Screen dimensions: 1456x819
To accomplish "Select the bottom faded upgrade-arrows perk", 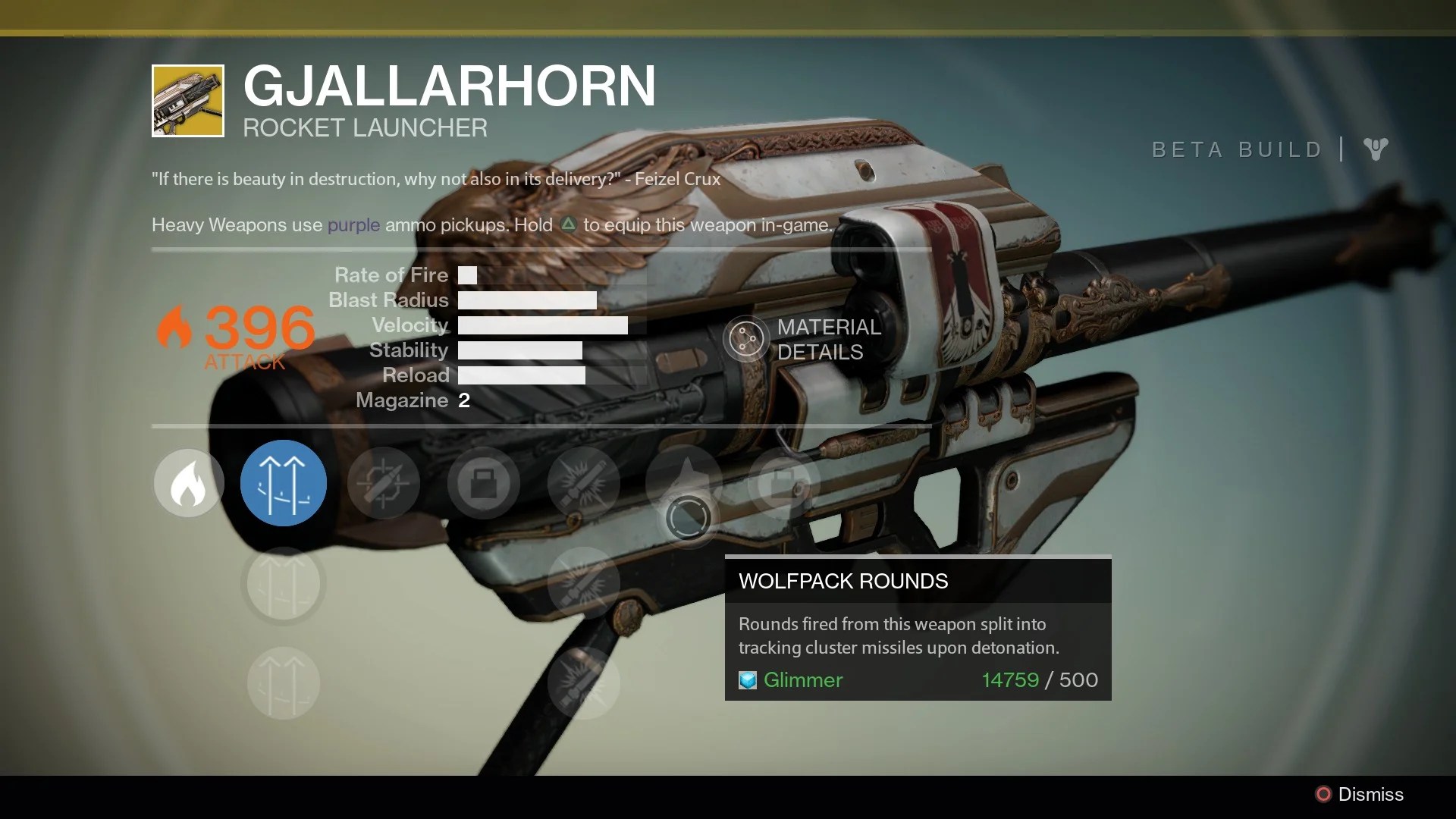I will click(284, 682).
